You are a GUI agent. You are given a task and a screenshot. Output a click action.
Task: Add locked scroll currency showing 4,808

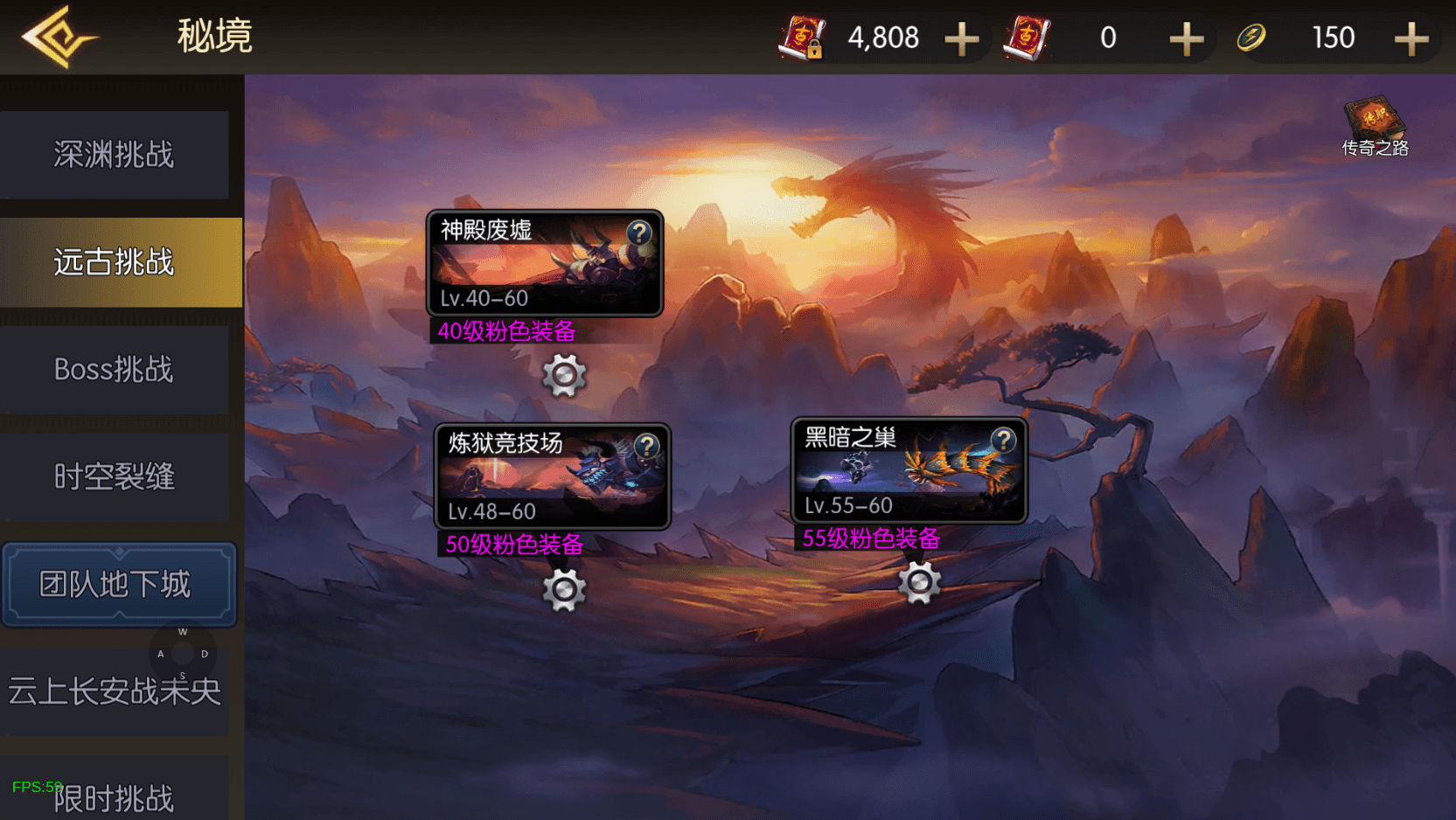961,38
